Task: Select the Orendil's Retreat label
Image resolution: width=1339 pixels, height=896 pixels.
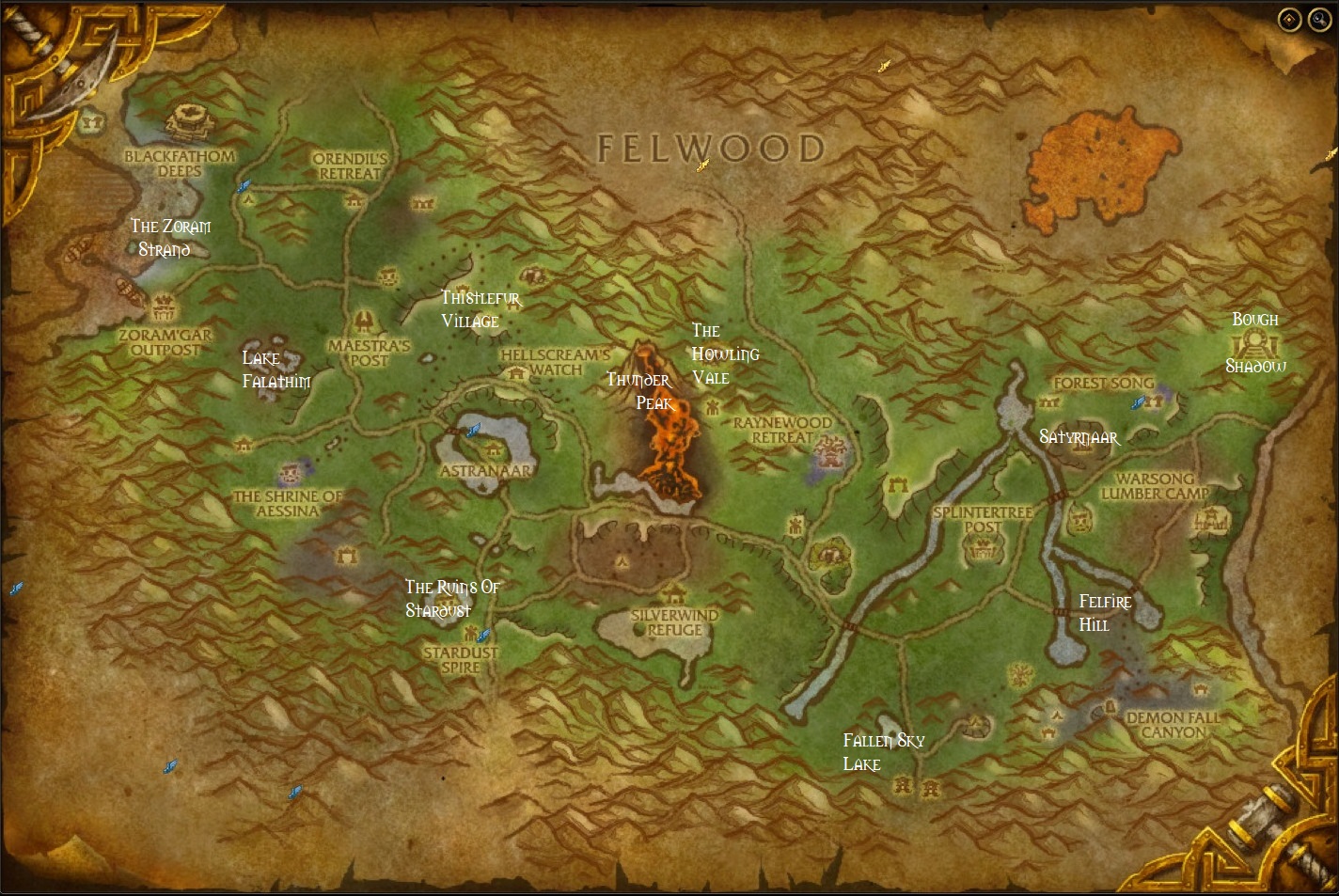Action: (x=350, y=166)
